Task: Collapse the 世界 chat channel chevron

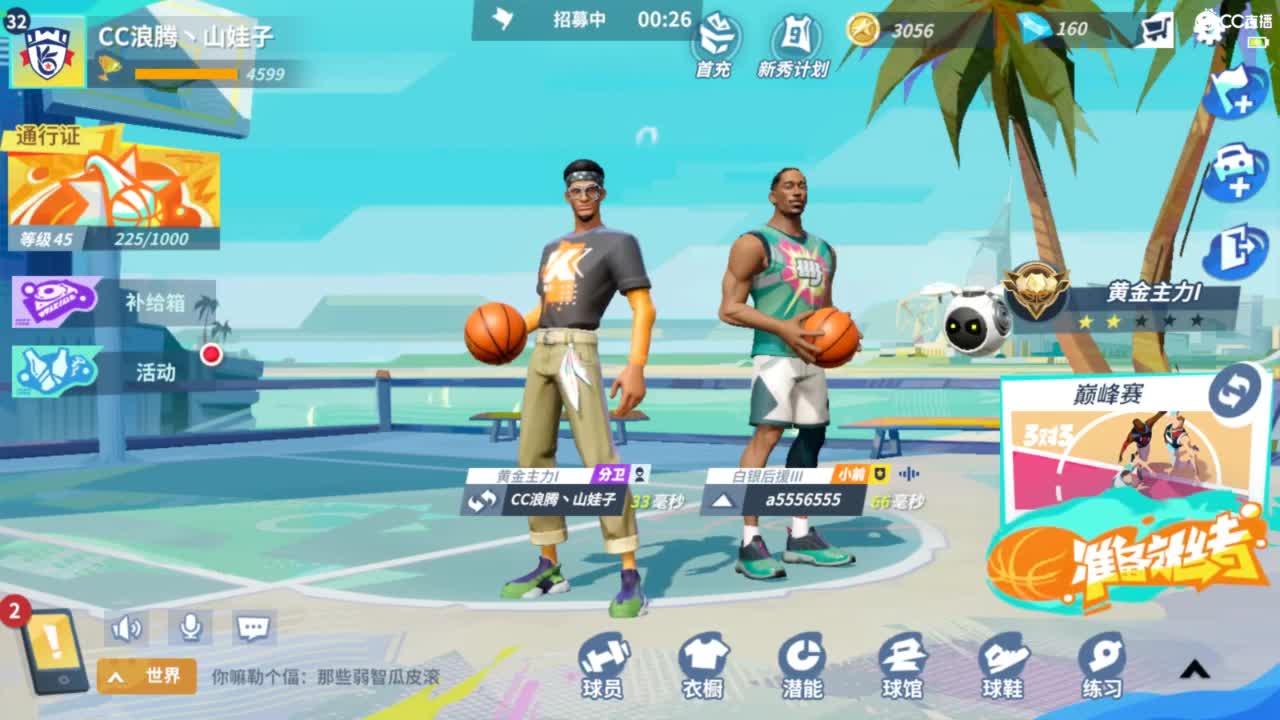Action: (115, 676)
